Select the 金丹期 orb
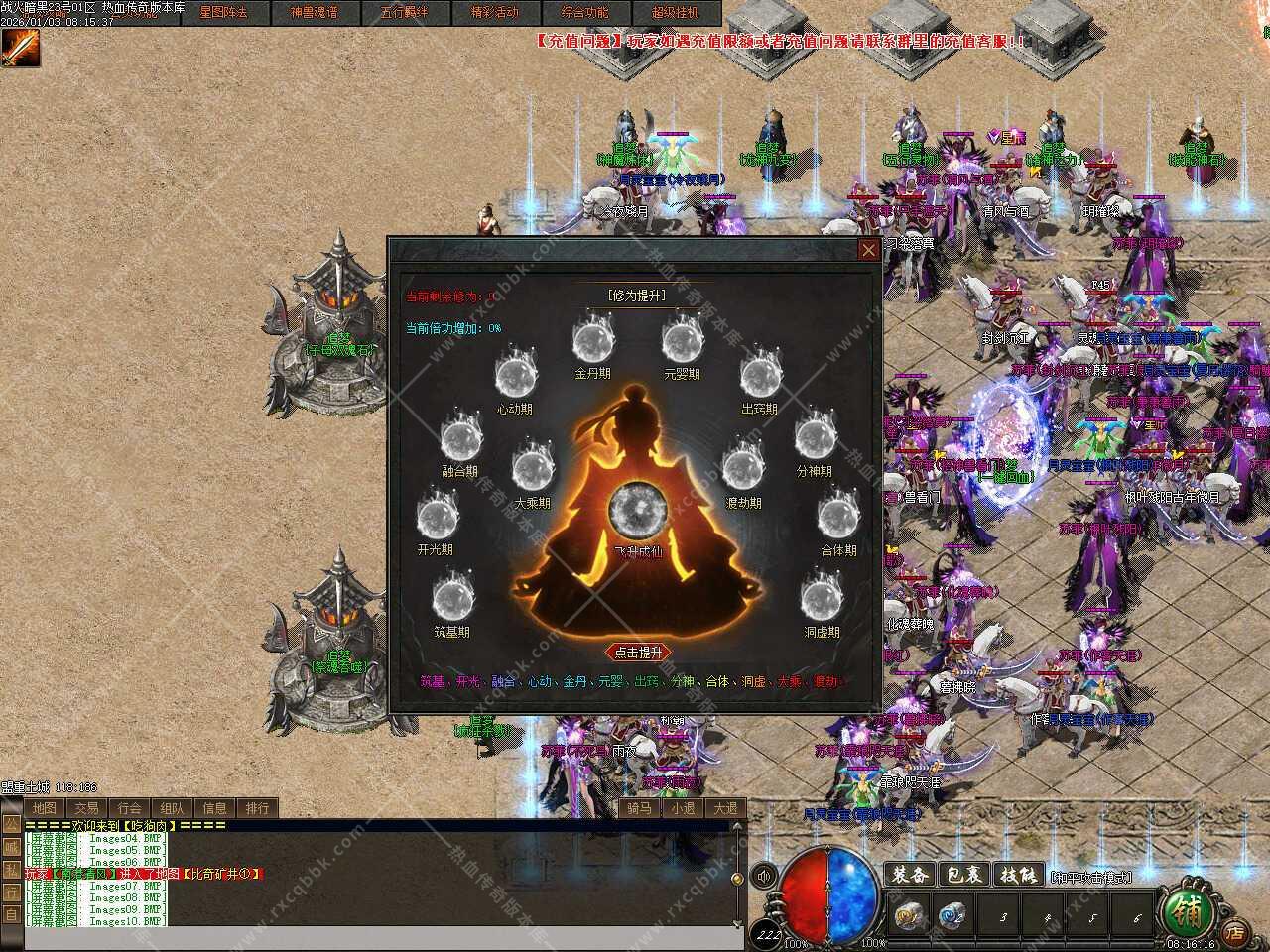Image resolution: width=1270 pixels, height=952 pixels. [x=592, y=341]
